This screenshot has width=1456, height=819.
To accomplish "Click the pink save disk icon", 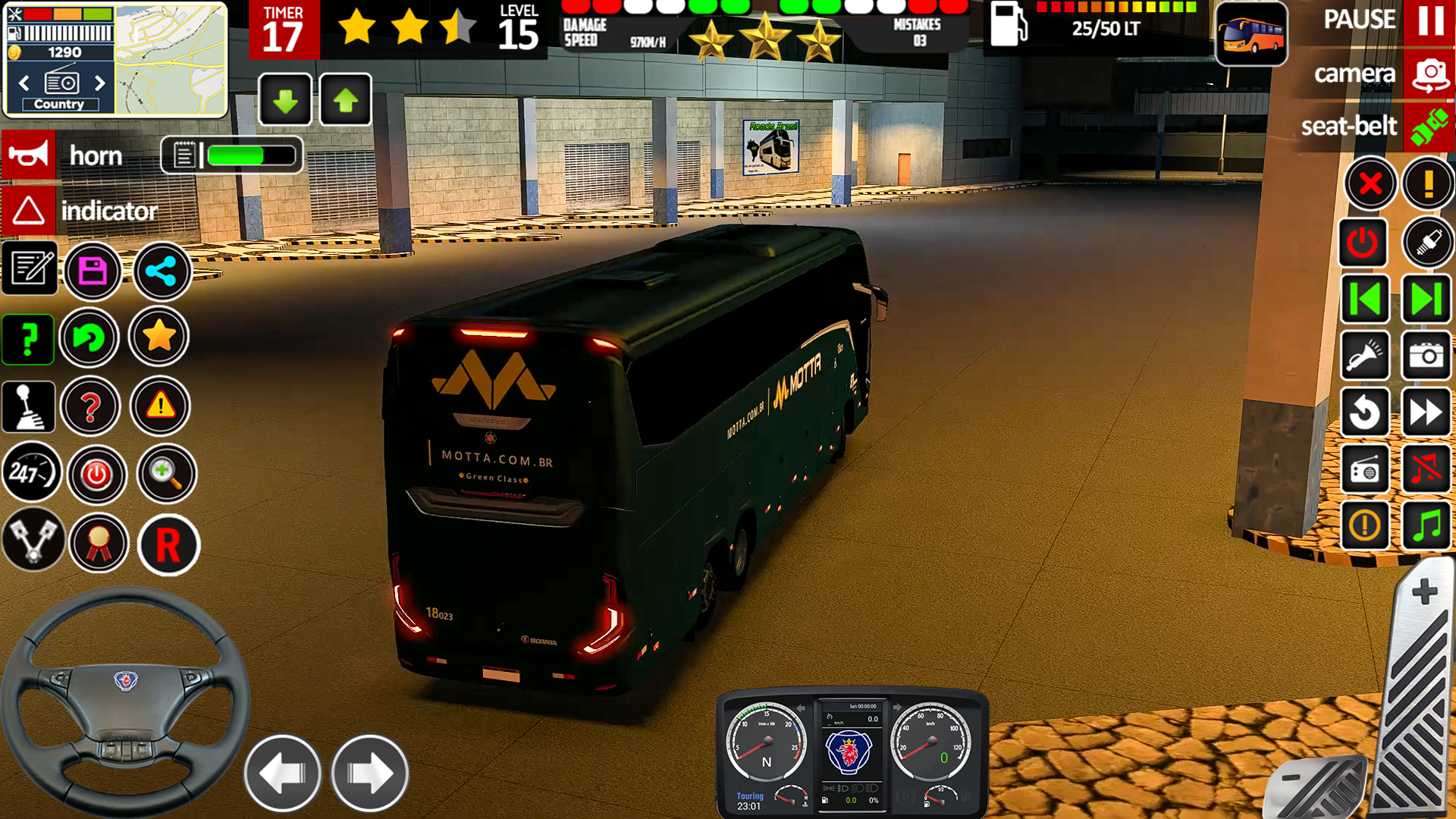I will click(93, 271).
